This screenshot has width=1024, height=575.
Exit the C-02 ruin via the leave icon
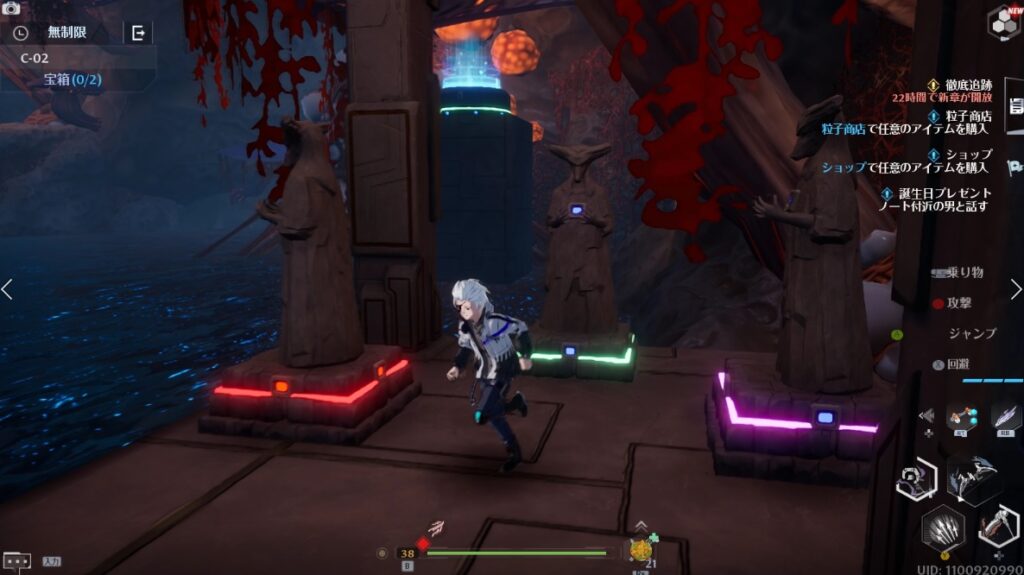tap(138, 33)
